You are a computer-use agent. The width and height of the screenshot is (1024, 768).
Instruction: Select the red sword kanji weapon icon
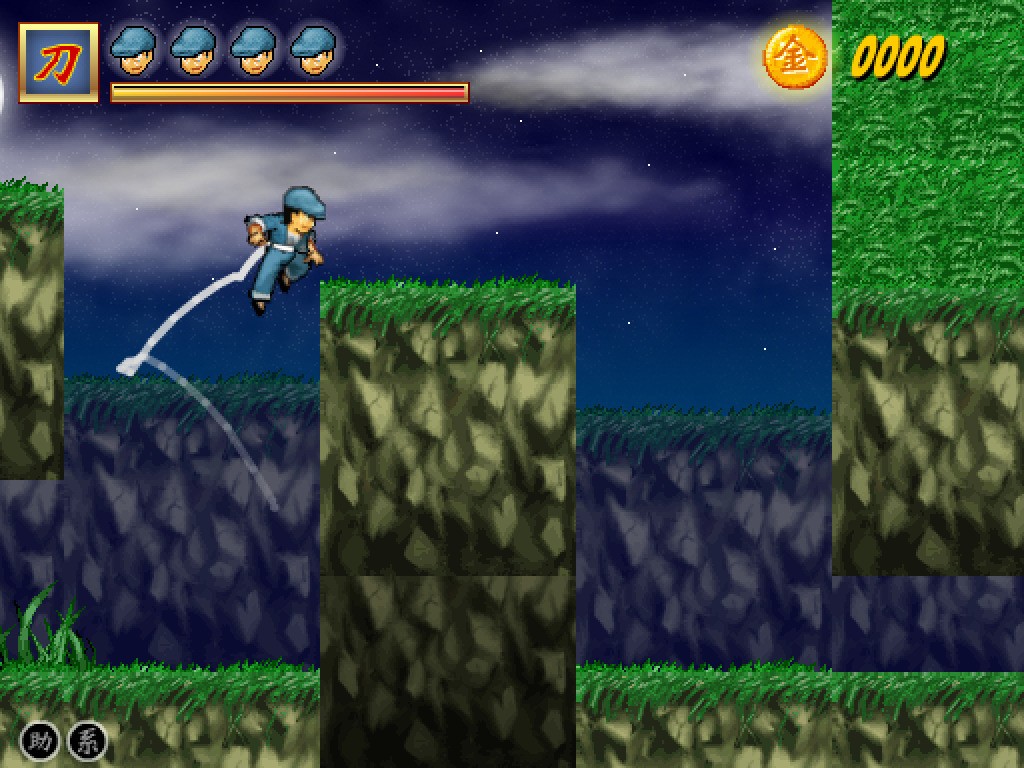59,63
